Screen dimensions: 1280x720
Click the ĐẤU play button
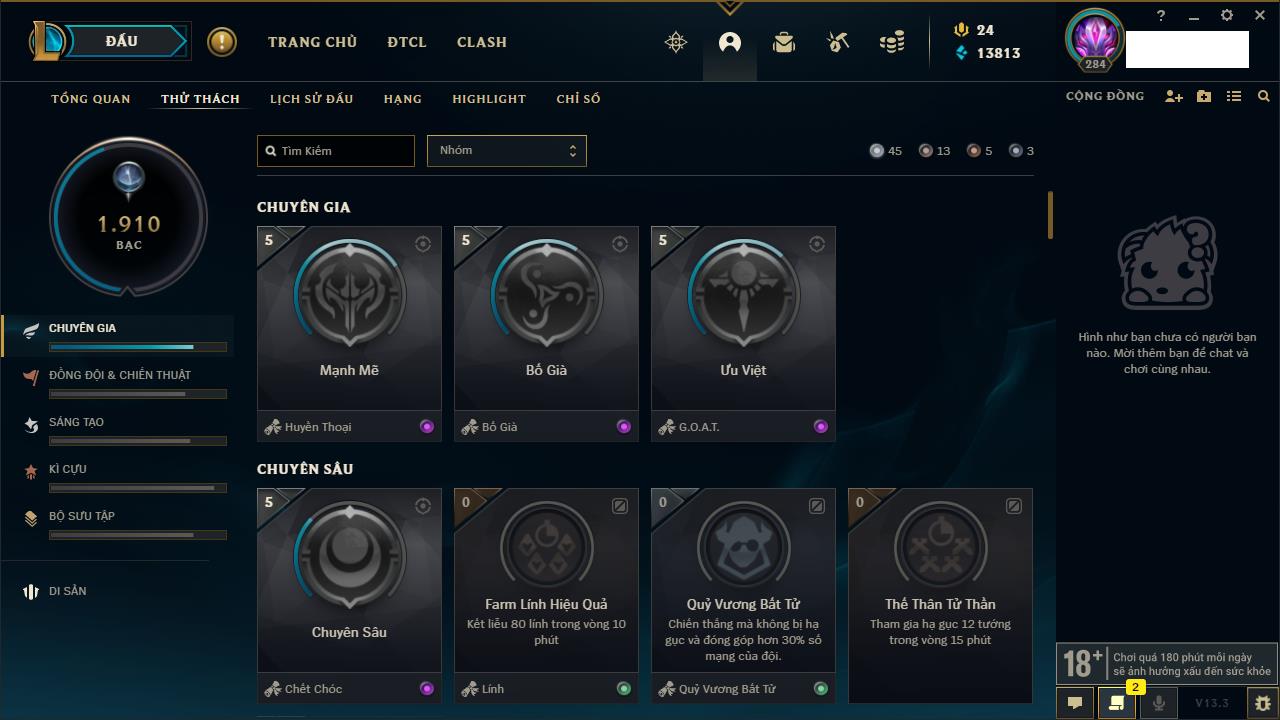(122, 41)
